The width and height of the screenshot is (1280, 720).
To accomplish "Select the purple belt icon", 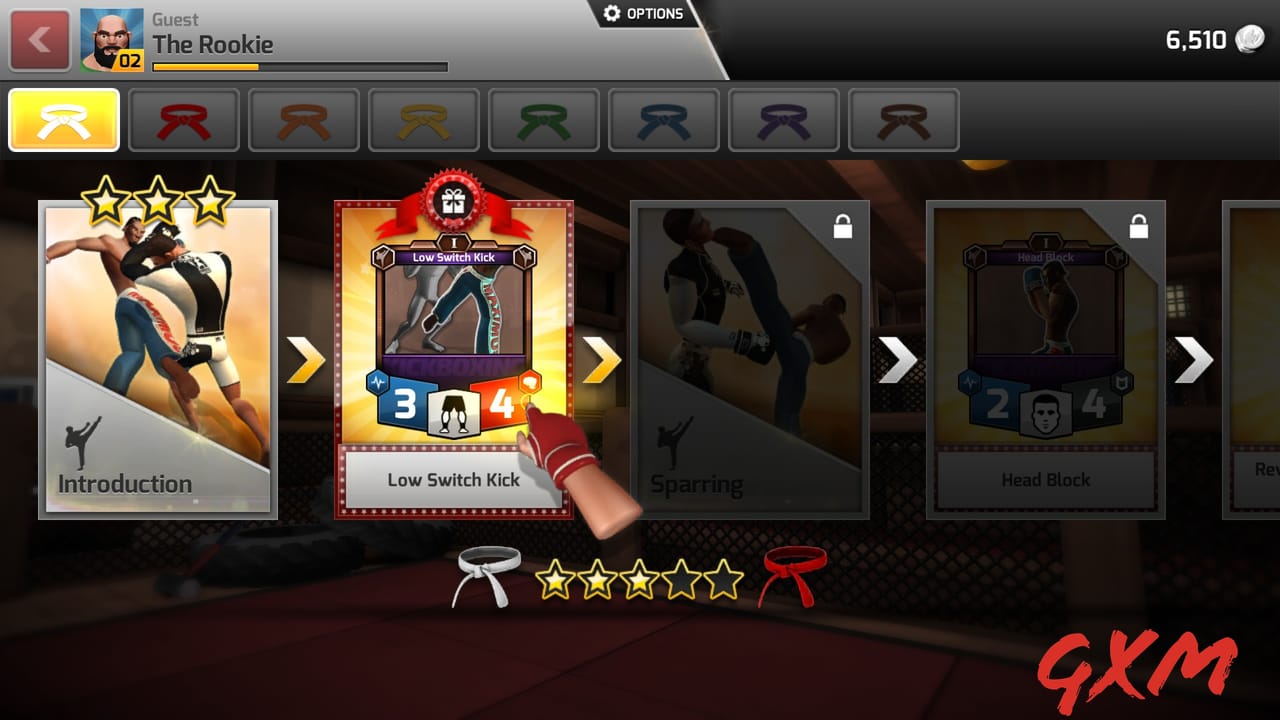I will pos(783,119).
